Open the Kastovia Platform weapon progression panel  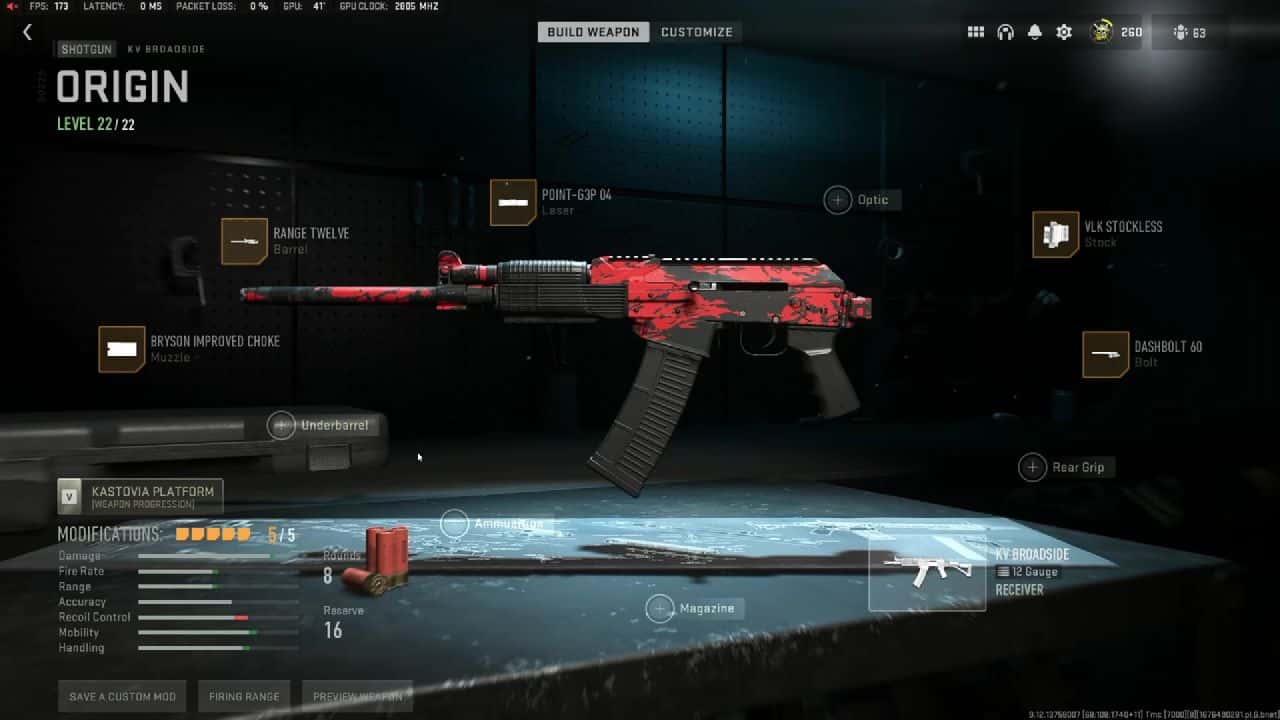[140, 494]
